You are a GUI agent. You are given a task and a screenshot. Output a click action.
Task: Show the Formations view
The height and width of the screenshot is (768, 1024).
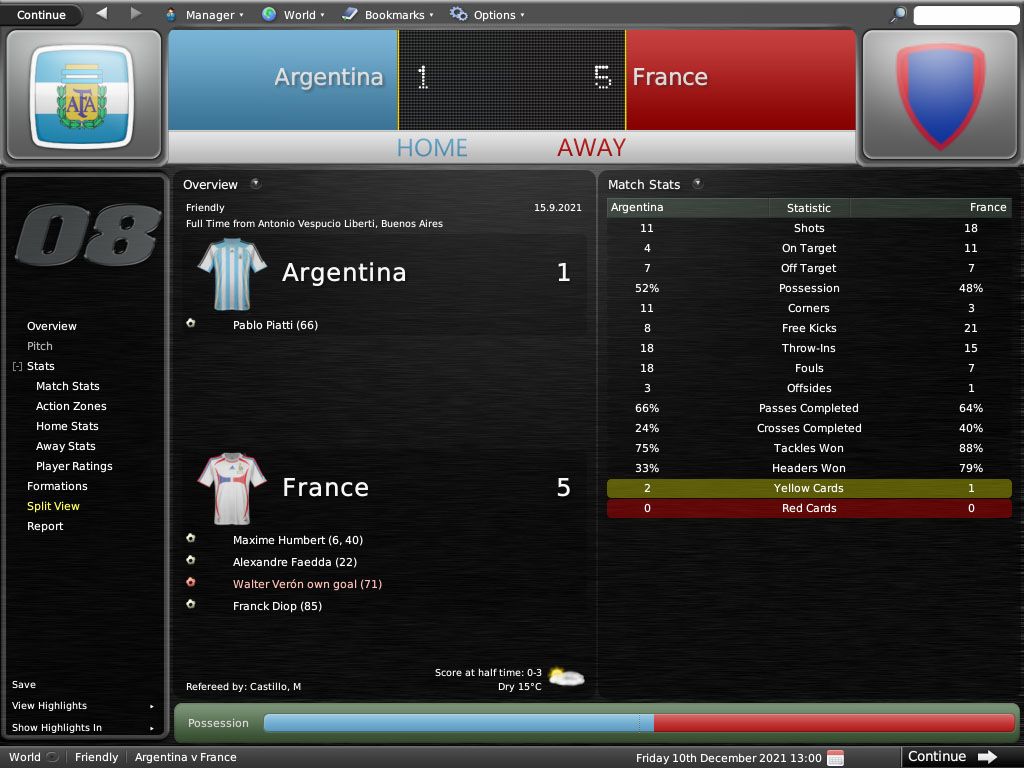(57, 486)
